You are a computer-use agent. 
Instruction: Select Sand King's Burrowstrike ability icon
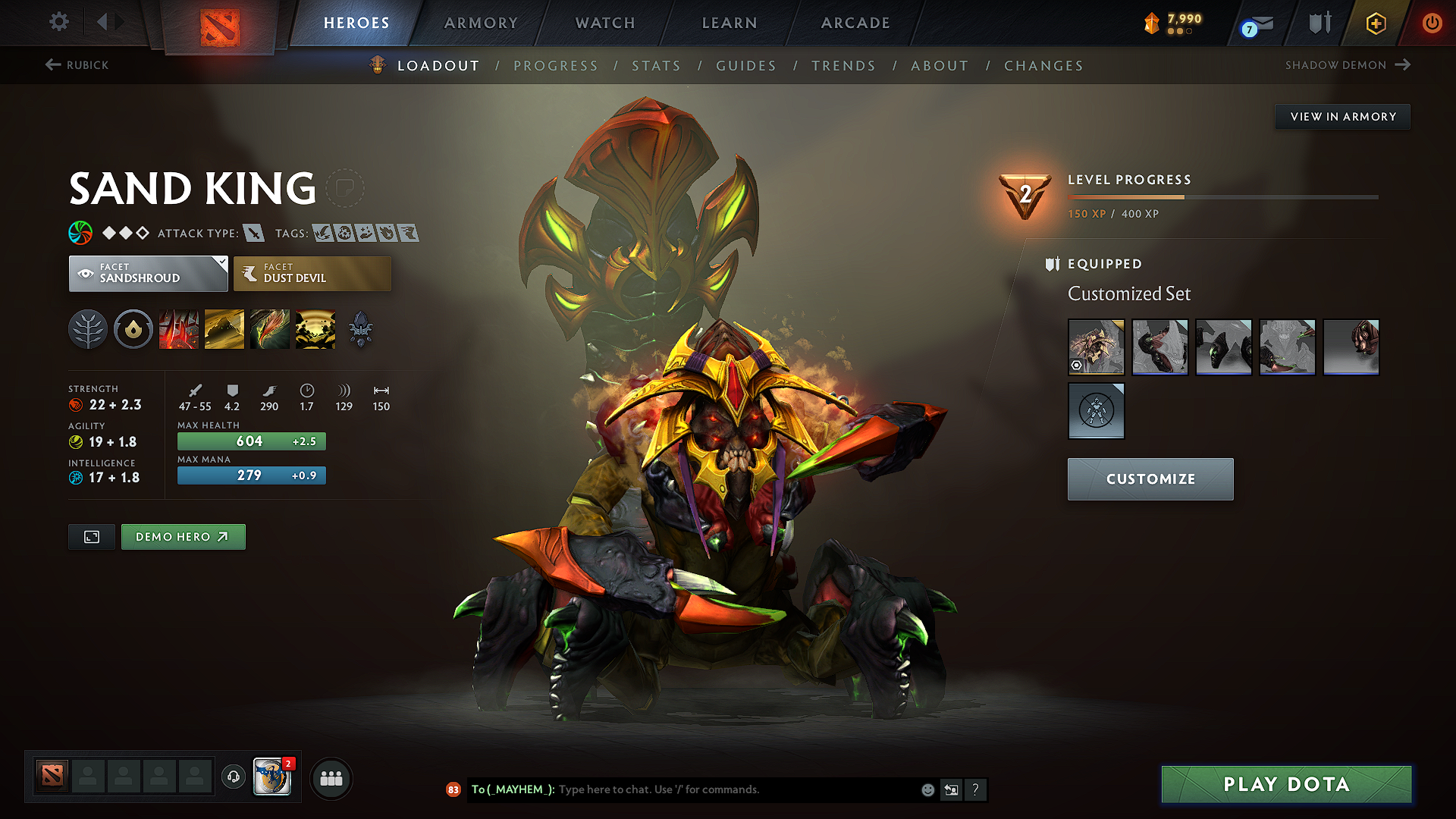click(179, 328)
